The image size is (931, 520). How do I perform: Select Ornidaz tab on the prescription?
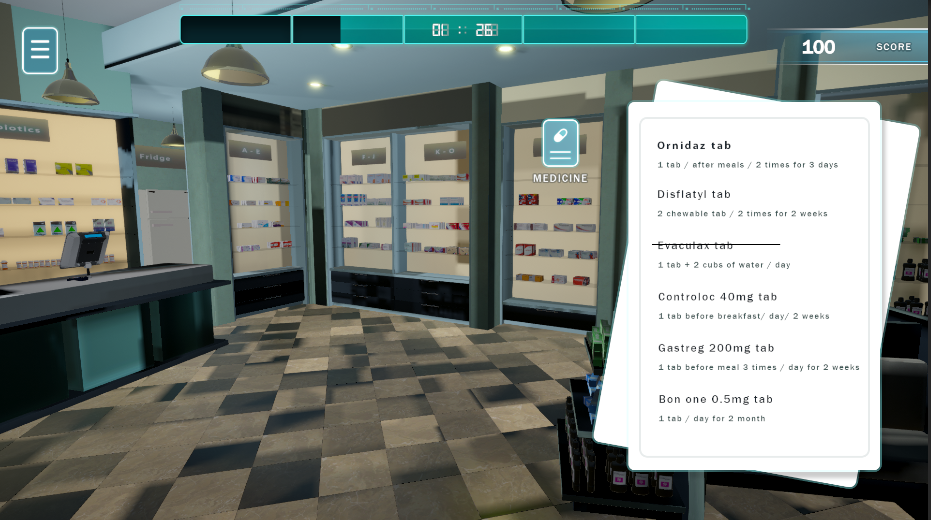pyautogui.click(x=693, y=146)
